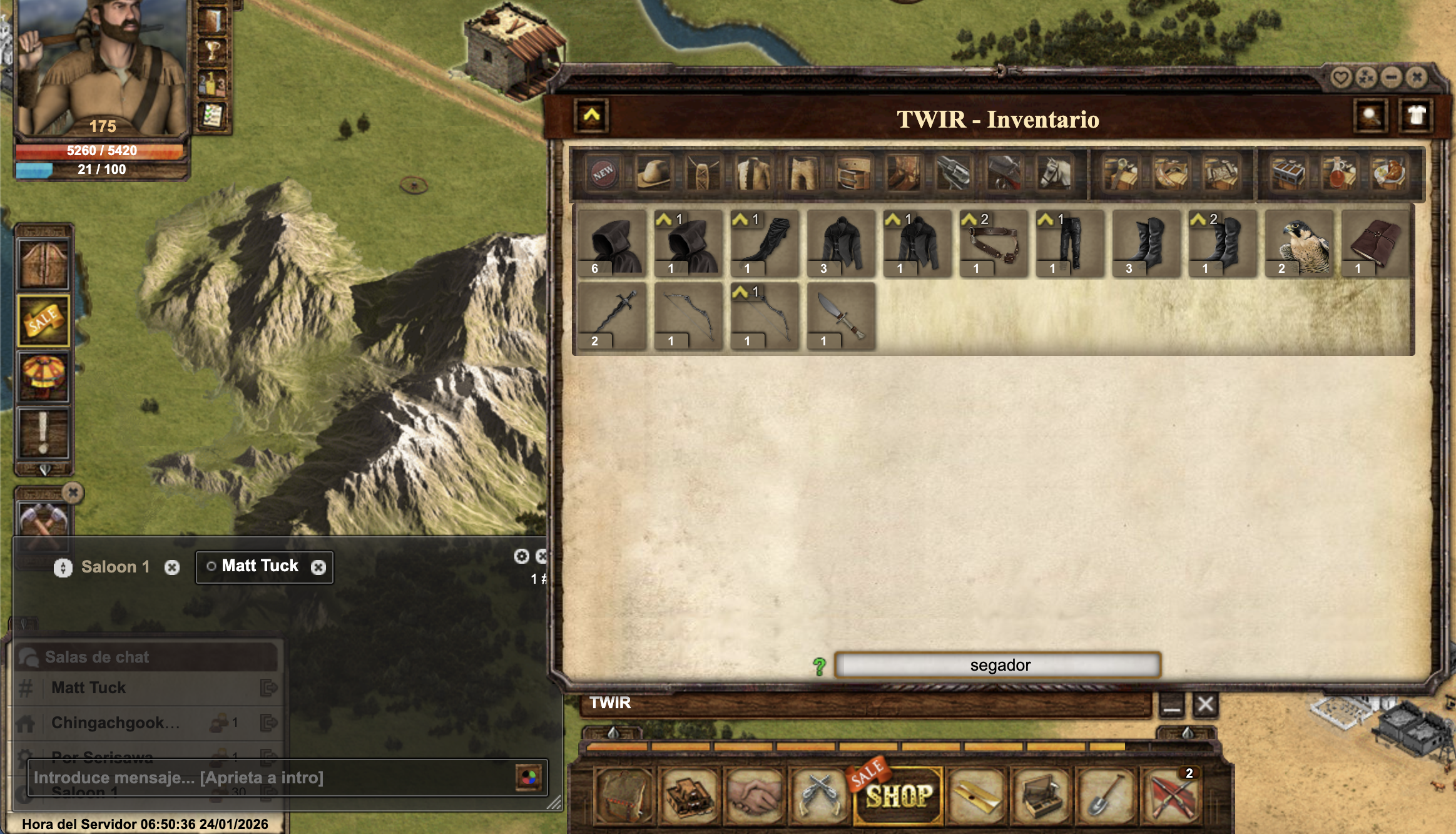Viewport: 1456px width, 834px height.
Task: Select the hat category filter
Action: 653,173
